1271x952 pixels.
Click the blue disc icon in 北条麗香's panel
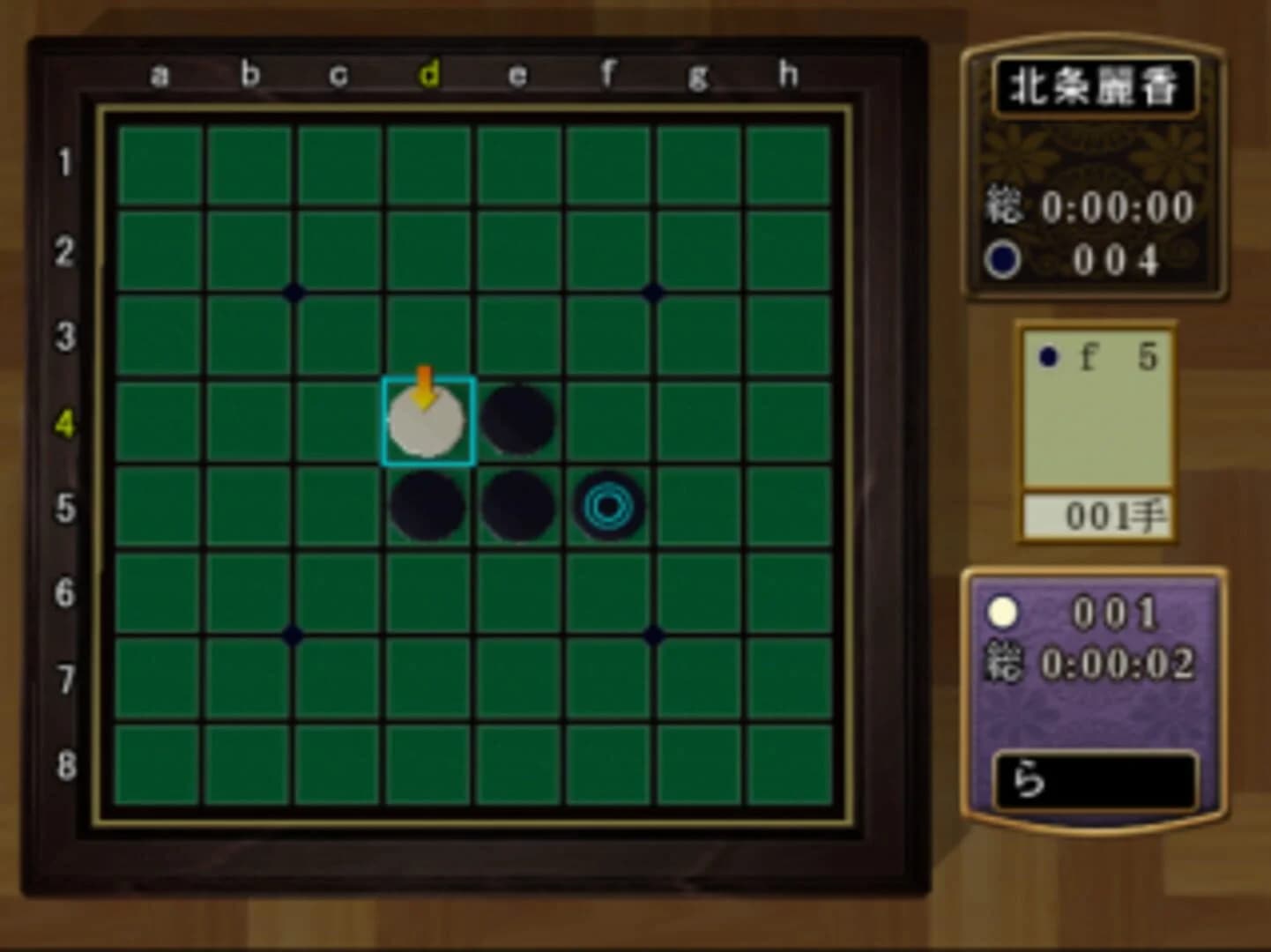[x=1000, y=257]
